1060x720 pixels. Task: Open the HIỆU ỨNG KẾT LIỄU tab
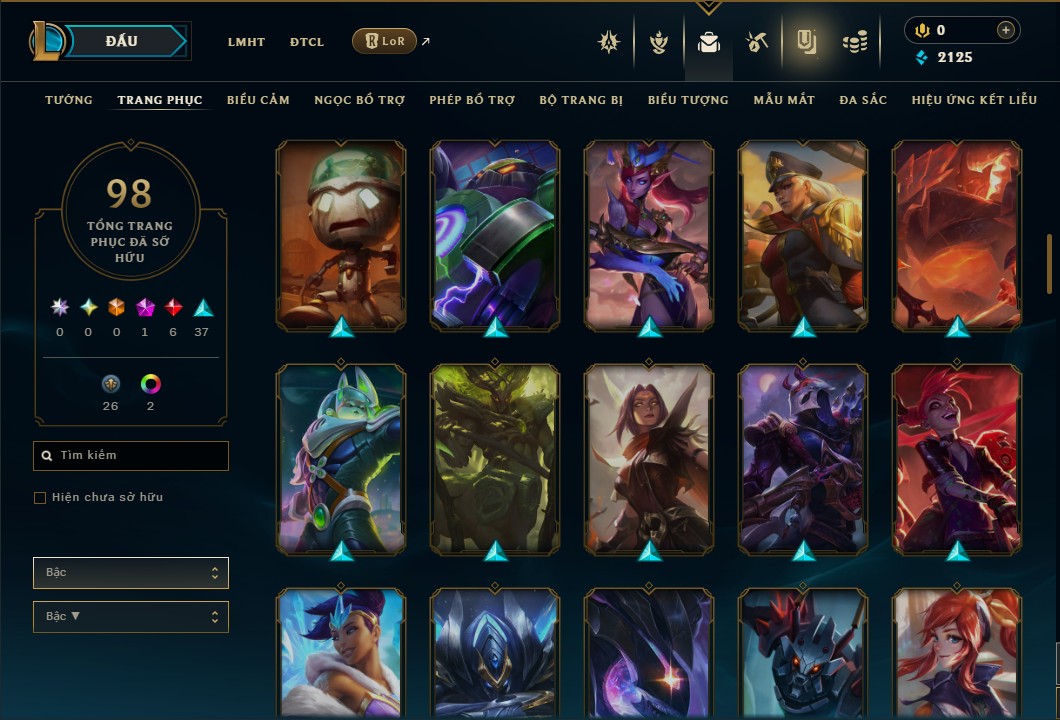(975, 100)
